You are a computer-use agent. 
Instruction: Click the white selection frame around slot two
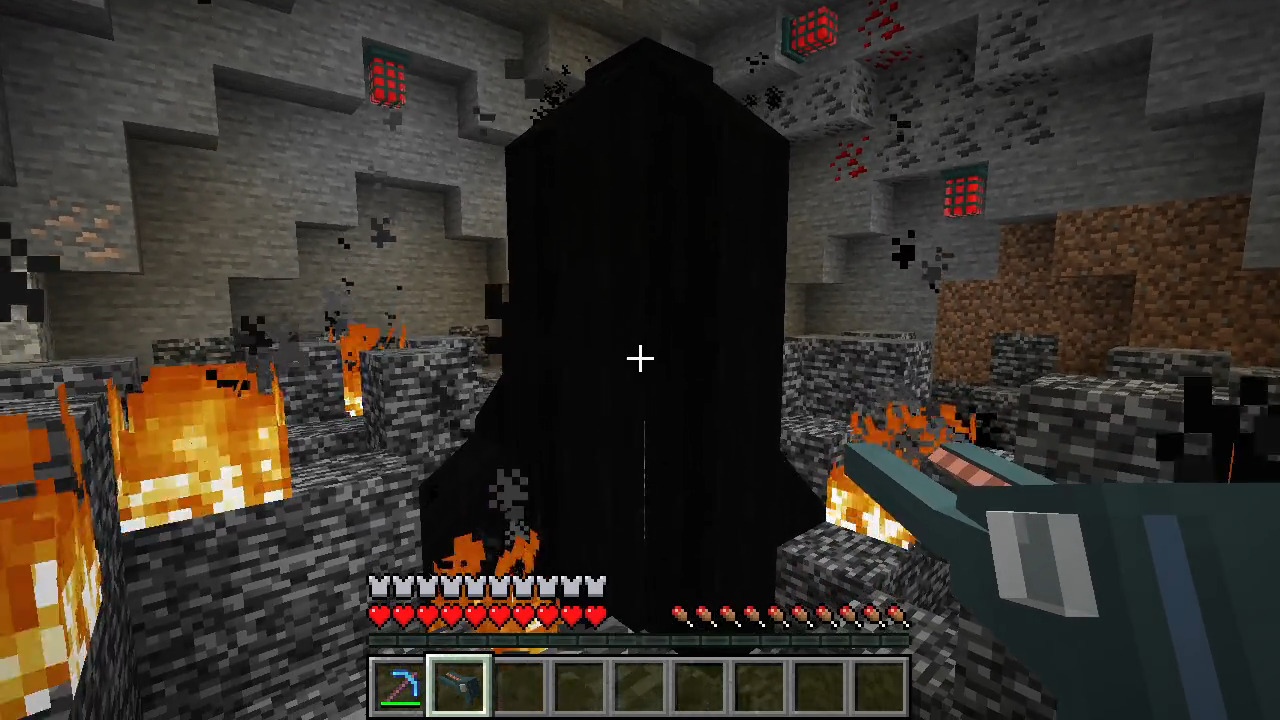[459, 657]
